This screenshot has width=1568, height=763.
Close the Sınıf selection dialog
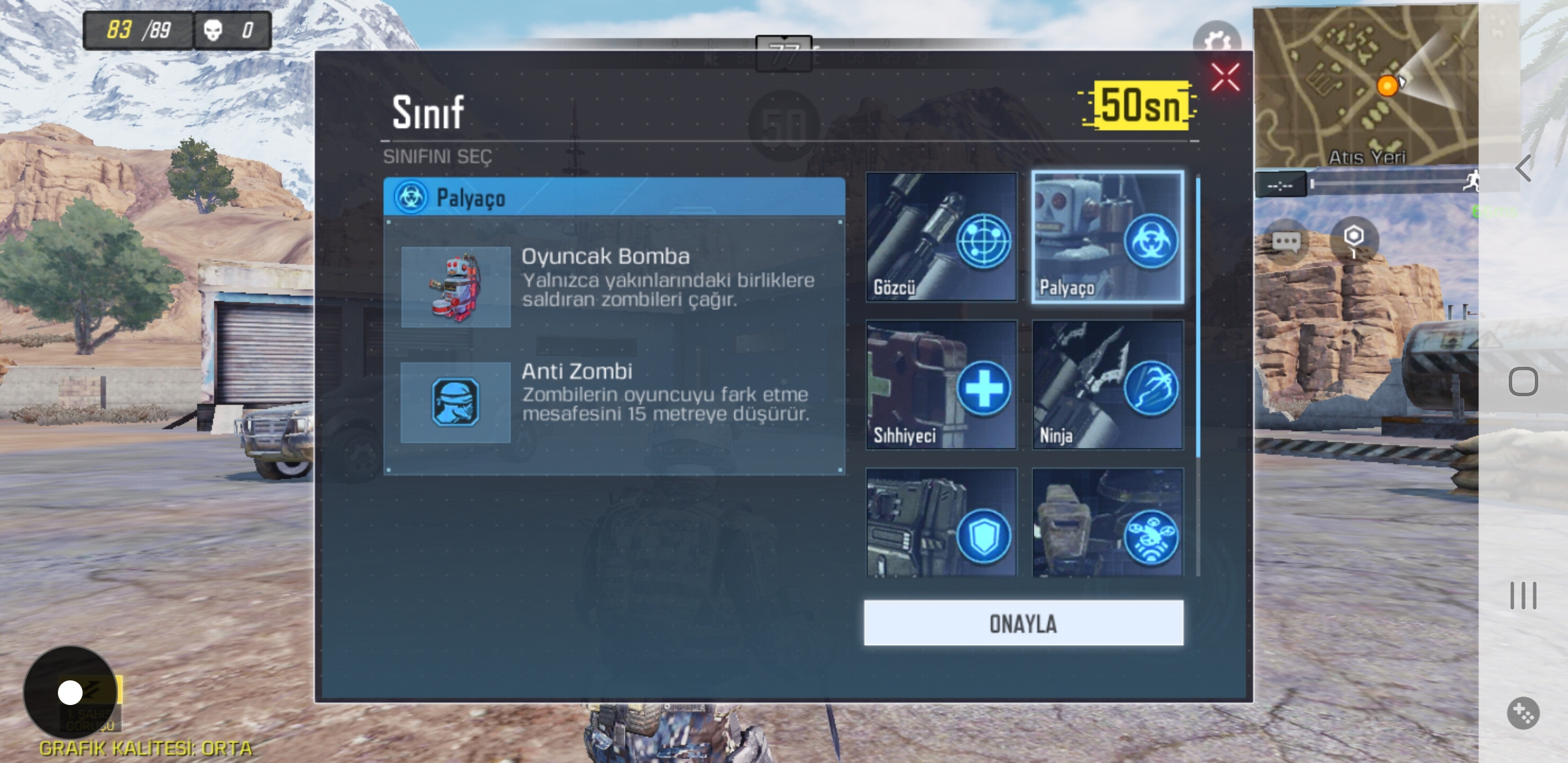pyautogui.click(x=1226, y=77)
